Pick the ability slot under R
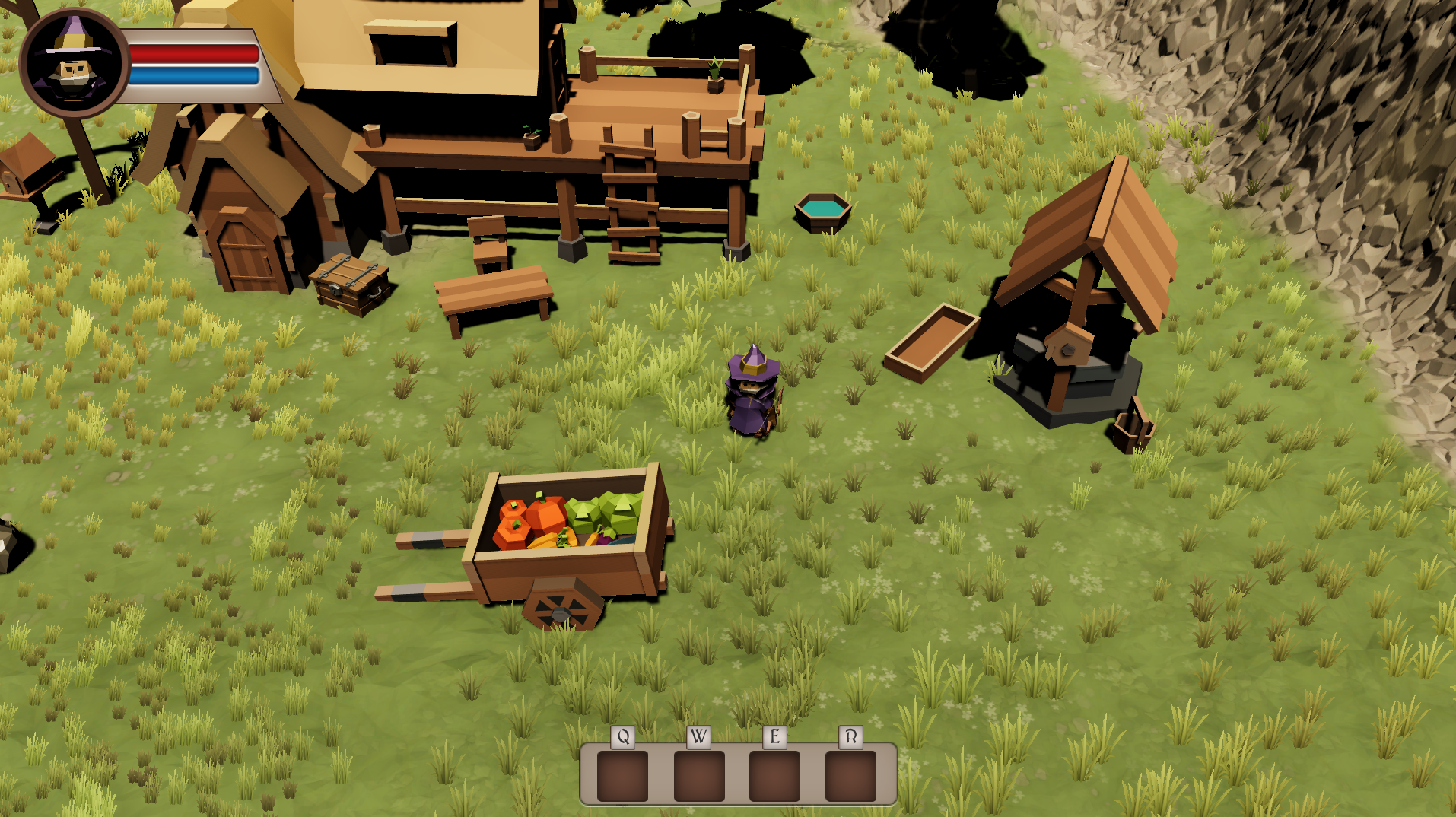 (x=850, y=776)
